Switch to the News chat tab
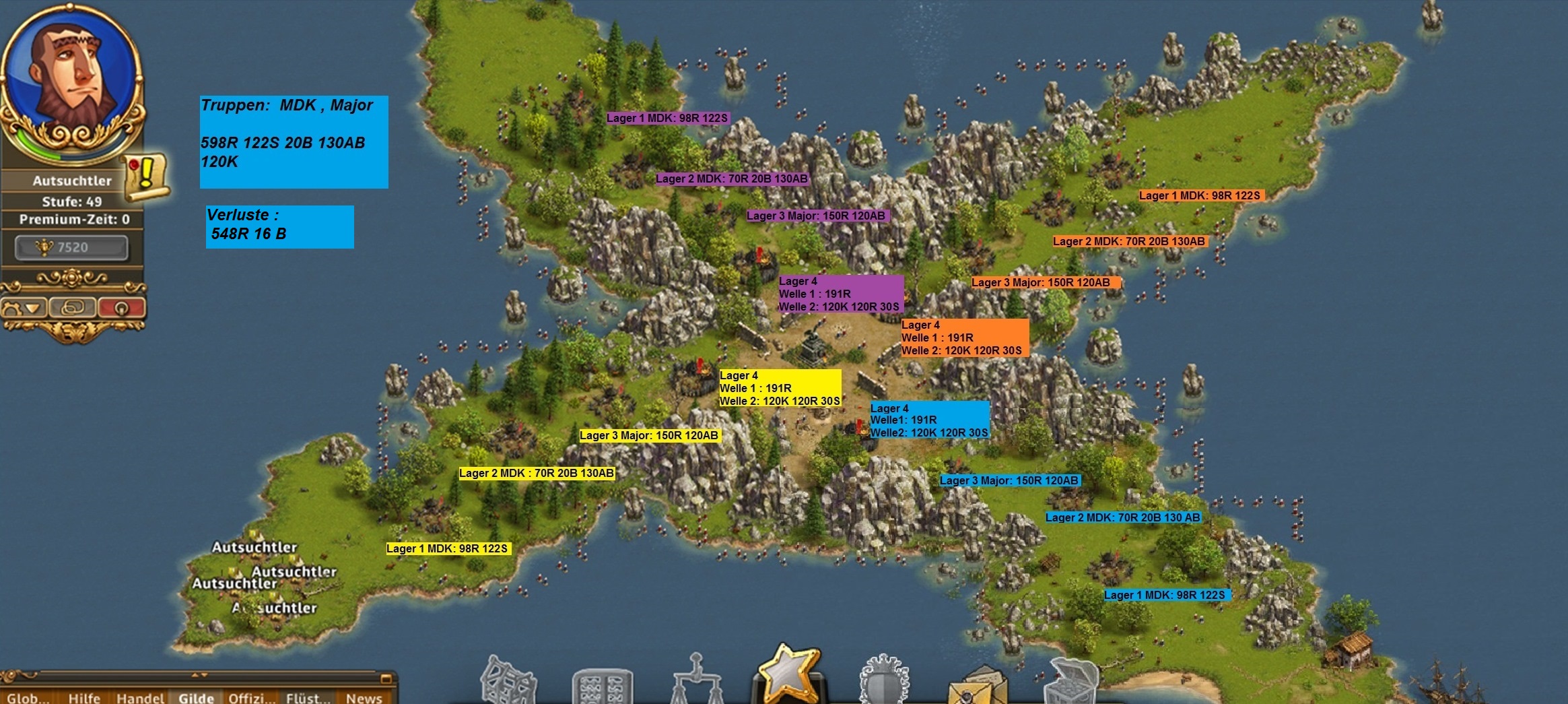The height and width of the screenshot is (704, 1568). pos(364,697)
